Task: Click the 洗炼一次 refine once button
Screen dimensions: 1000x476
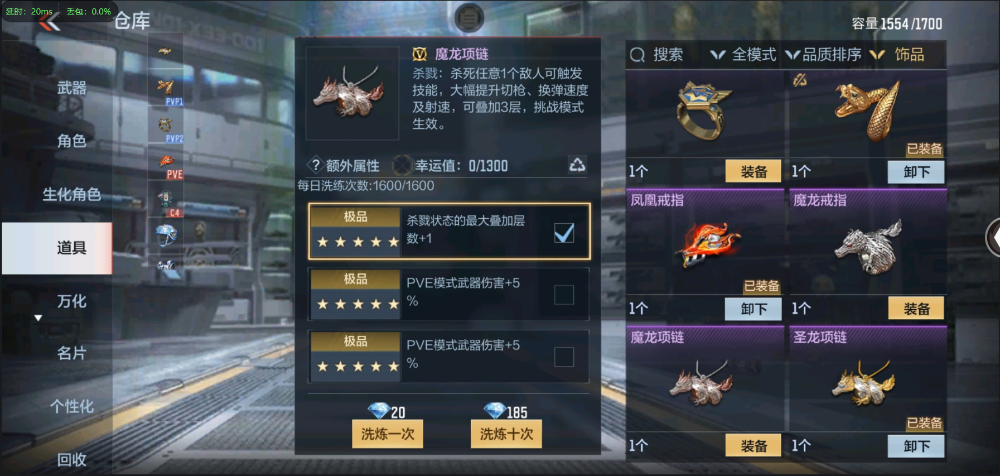Action: [387, 434]
